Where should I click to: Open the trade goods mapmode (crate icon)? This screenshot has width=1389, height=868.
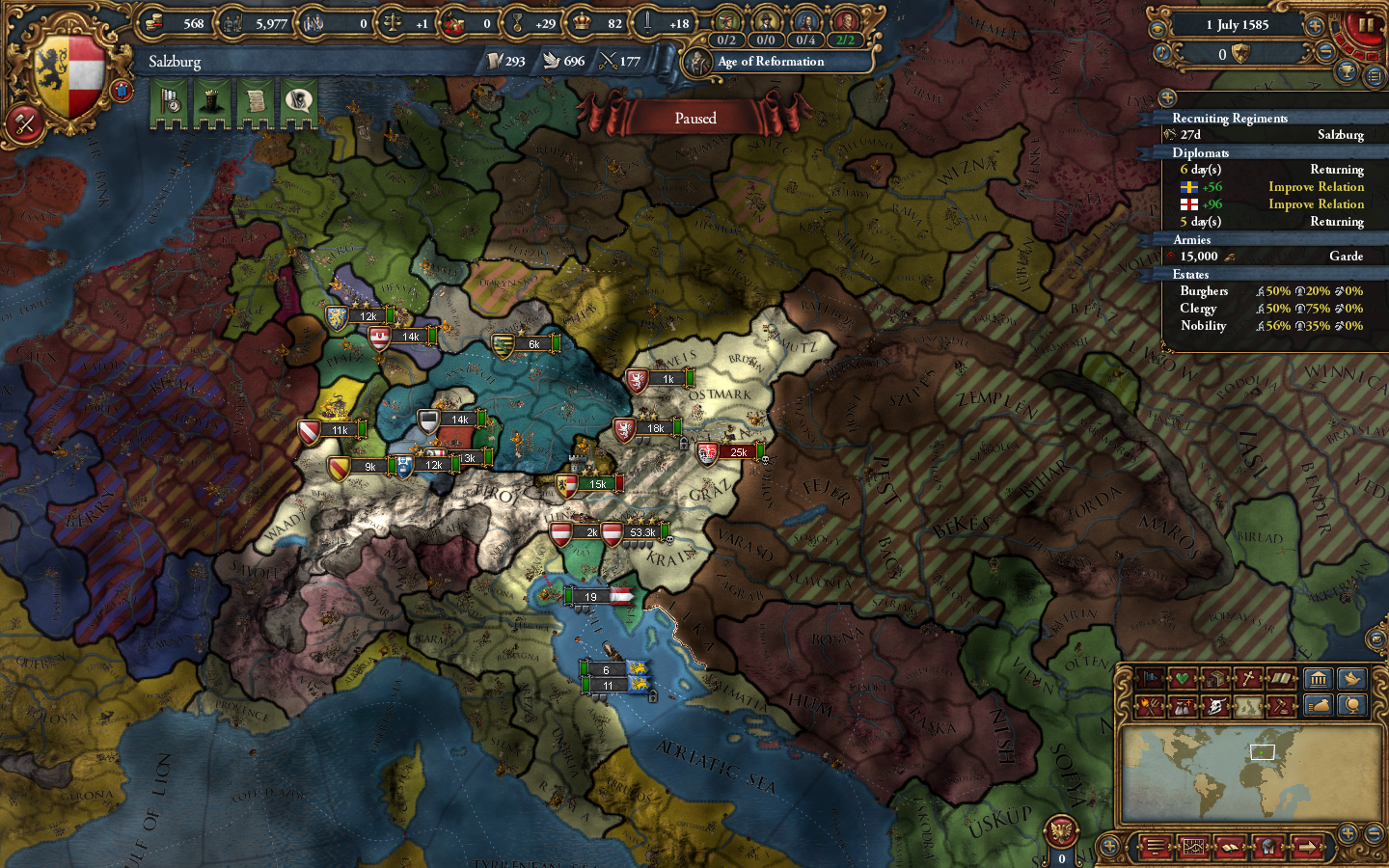(1213, 678)
